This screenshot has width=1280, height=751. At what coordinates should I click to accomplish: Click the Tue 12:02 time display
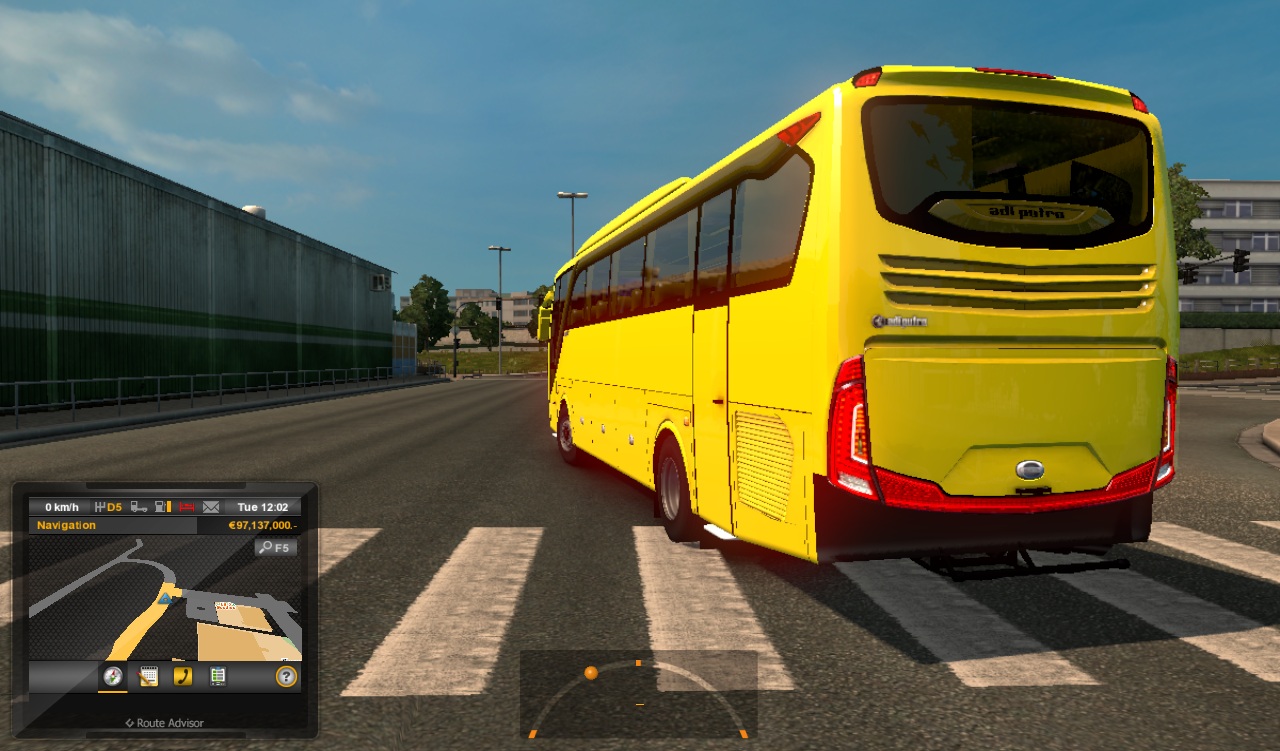(x=261, y=506)
